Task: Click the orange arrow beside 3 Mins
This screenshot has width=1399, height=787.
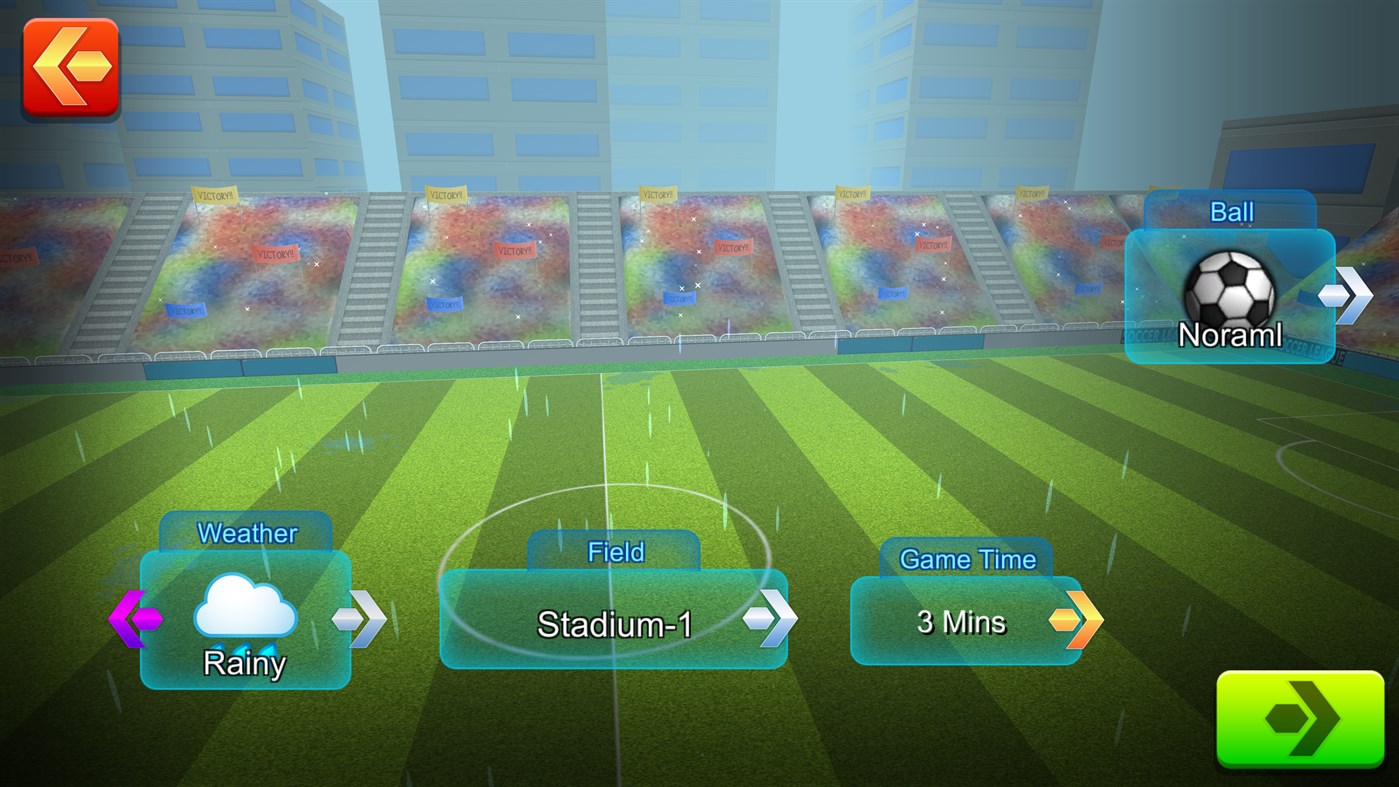Action: 1078,621
